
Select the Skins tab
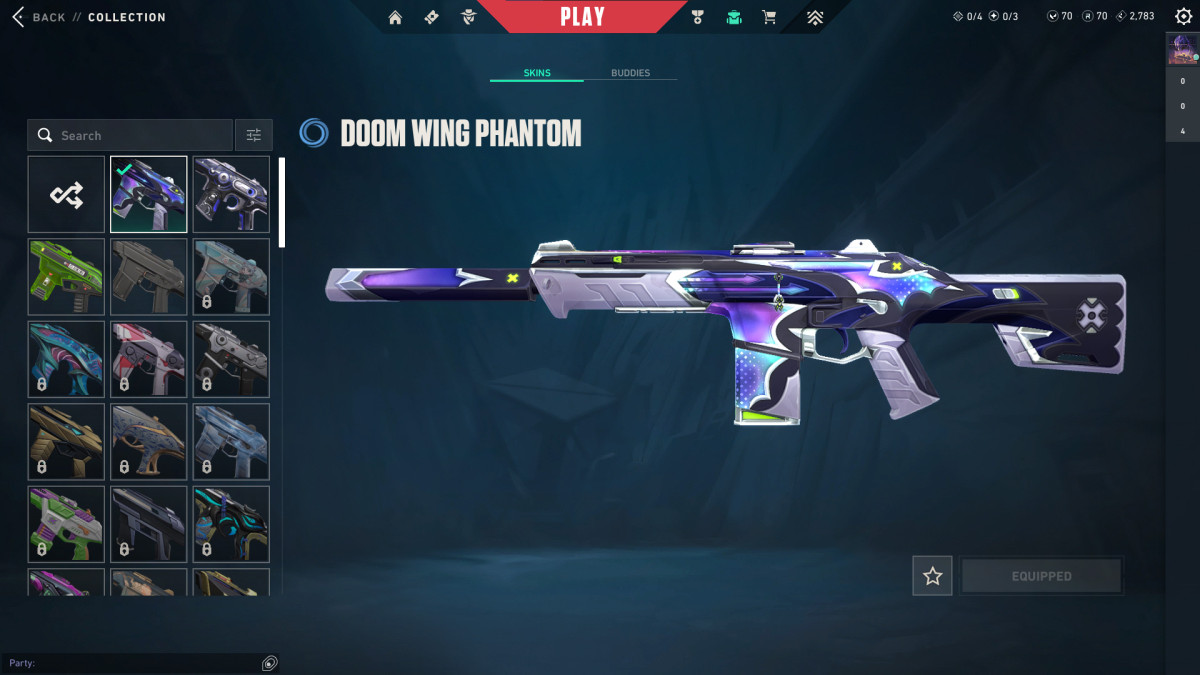(x=537, y=73)
